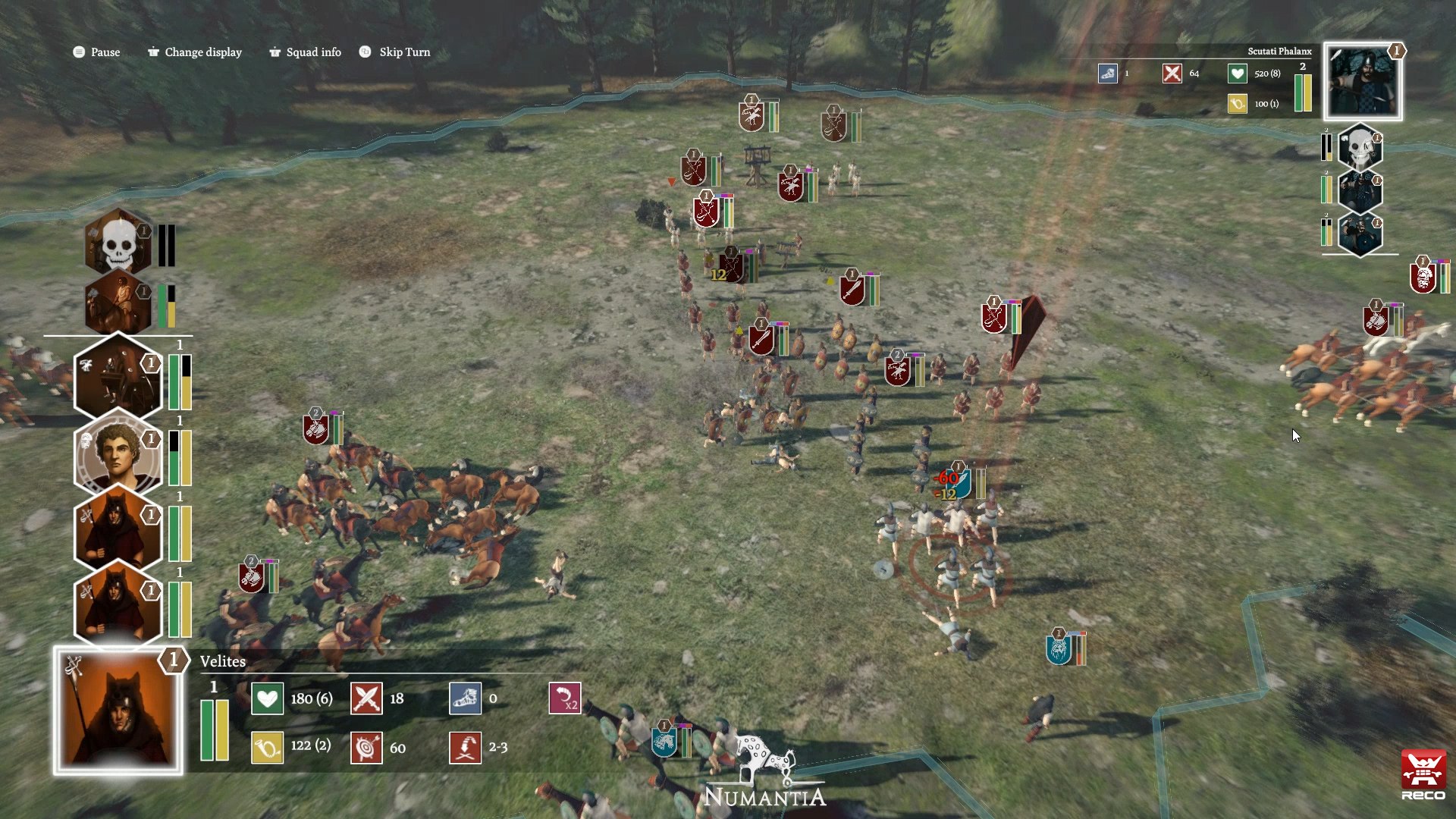1456x819 pixels.
Task: Click the heart icon showing 520 (8) for Scutati Phalanx
Action: (x=1236, y=74)
